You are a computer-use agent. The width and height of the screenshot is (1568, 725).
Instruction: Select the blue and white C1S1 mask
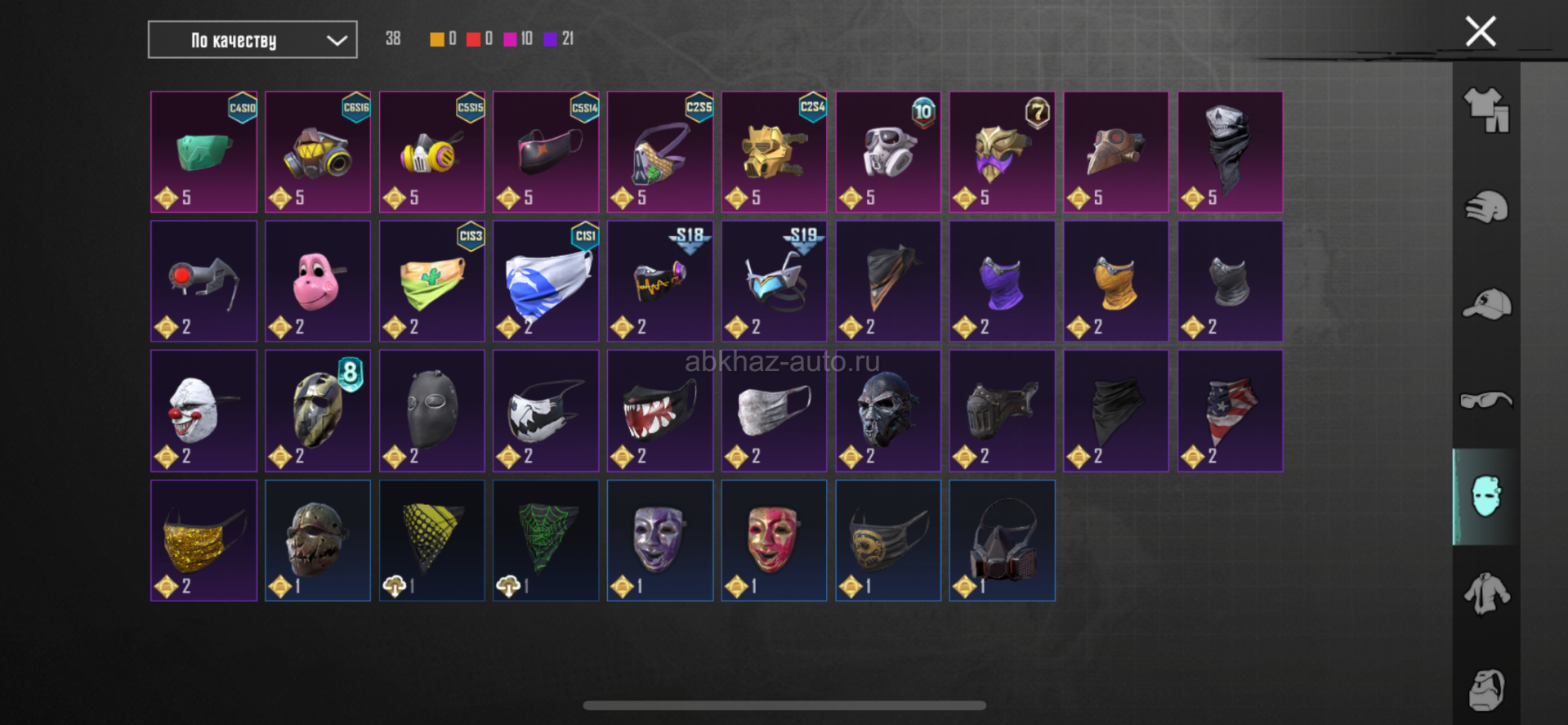coord(546,281)
